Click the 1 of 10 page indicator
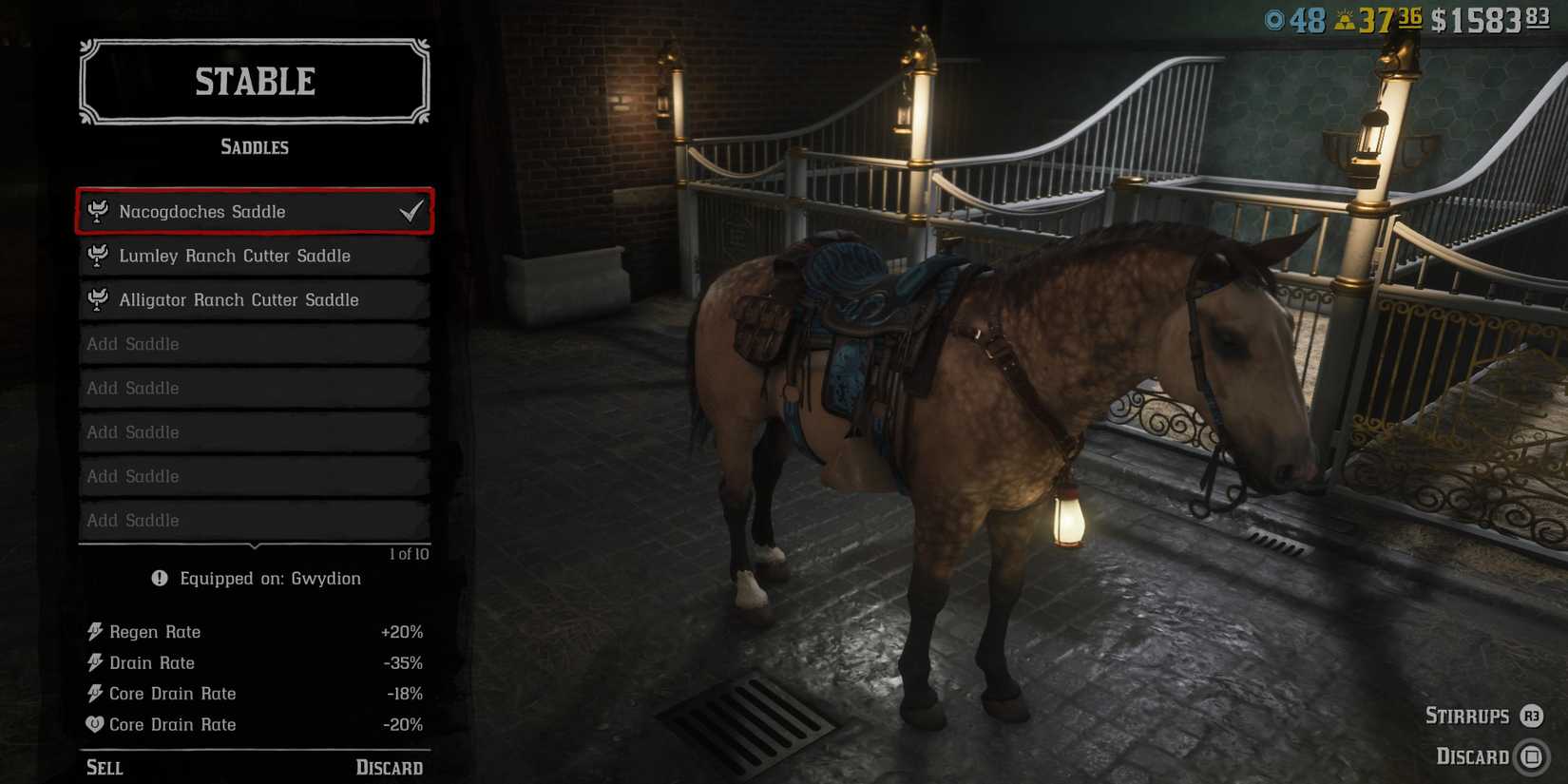Screen dimensions: 1568x784 pos(409,553)
